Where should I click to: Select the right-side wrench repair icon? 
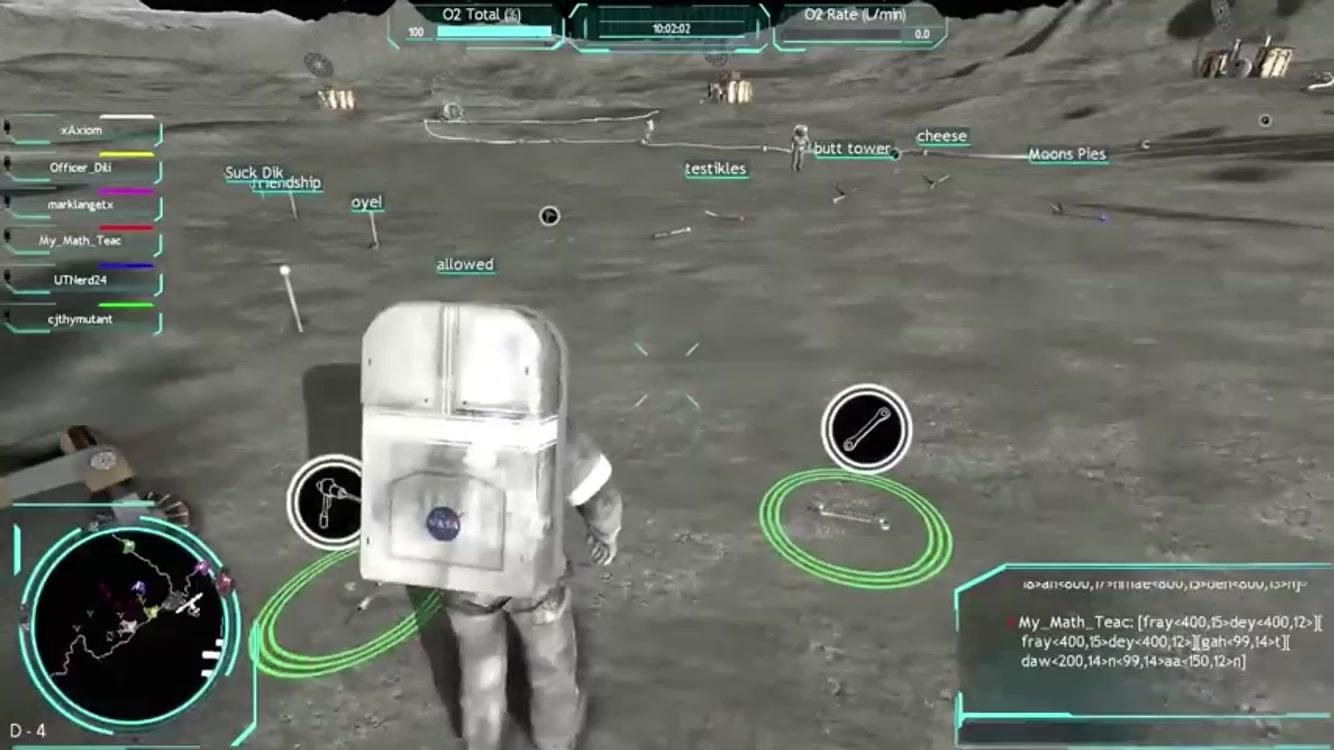click(866, 428)
